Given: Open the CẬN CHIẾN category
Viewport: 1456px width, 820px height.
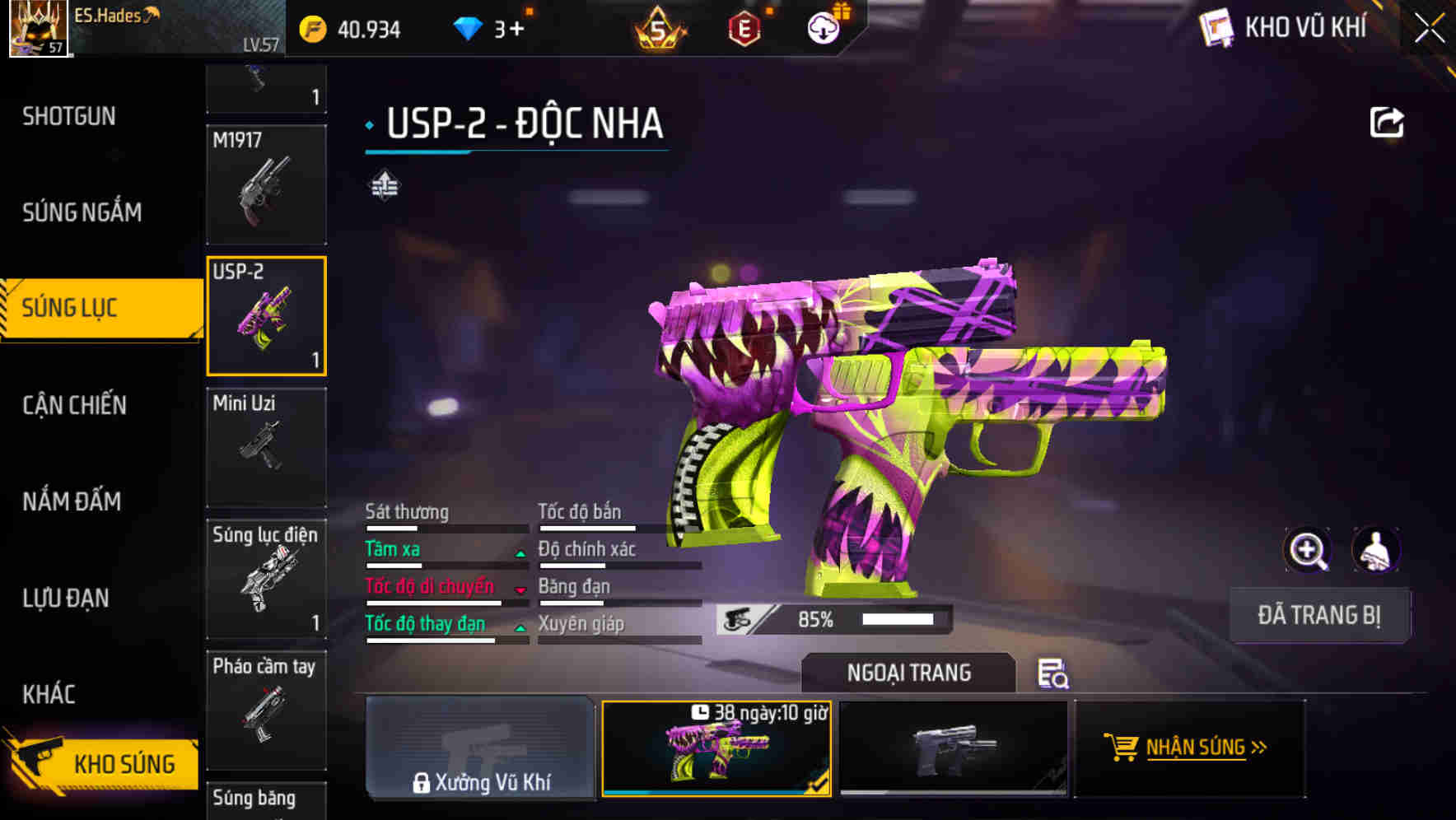Looking at the screenshot, I should [x=74, y=405].
